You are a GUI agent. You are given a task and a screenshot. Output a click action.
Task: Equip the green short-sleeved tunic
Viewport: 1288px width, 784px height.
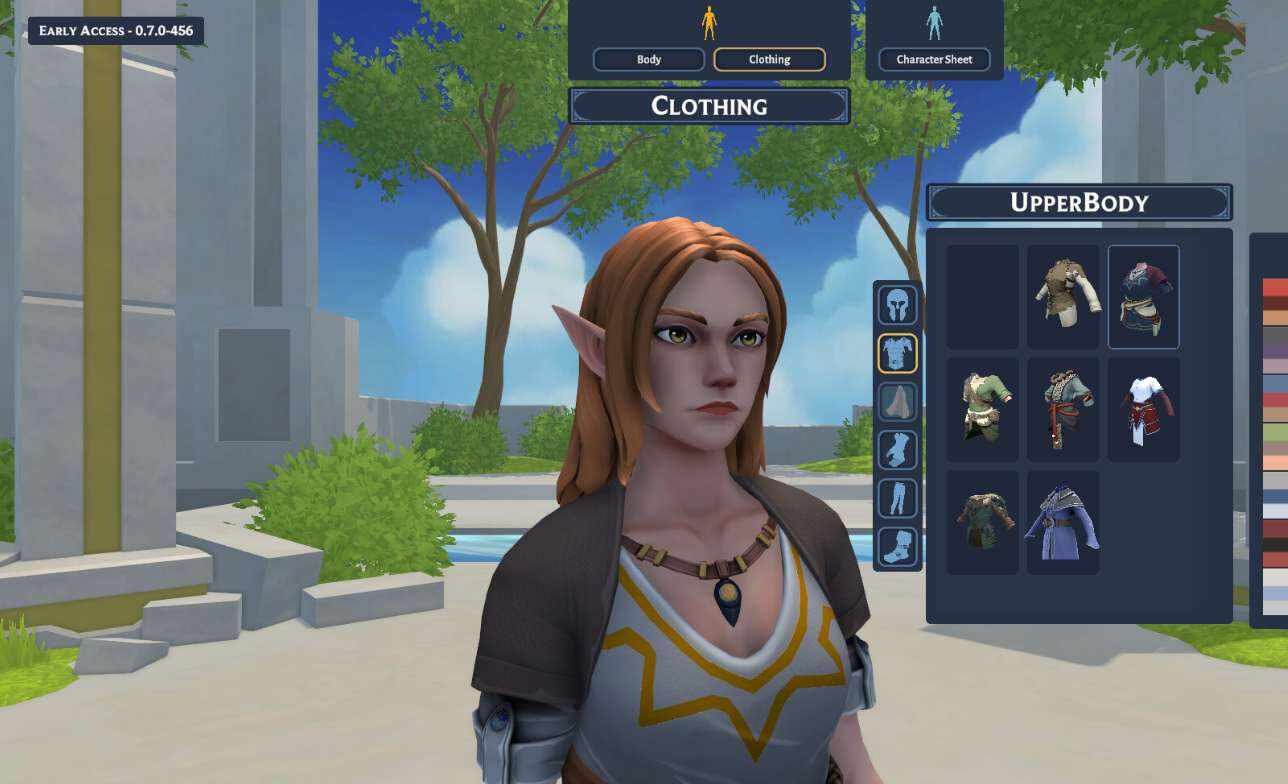pyautogui.click(x=983, y=409)
